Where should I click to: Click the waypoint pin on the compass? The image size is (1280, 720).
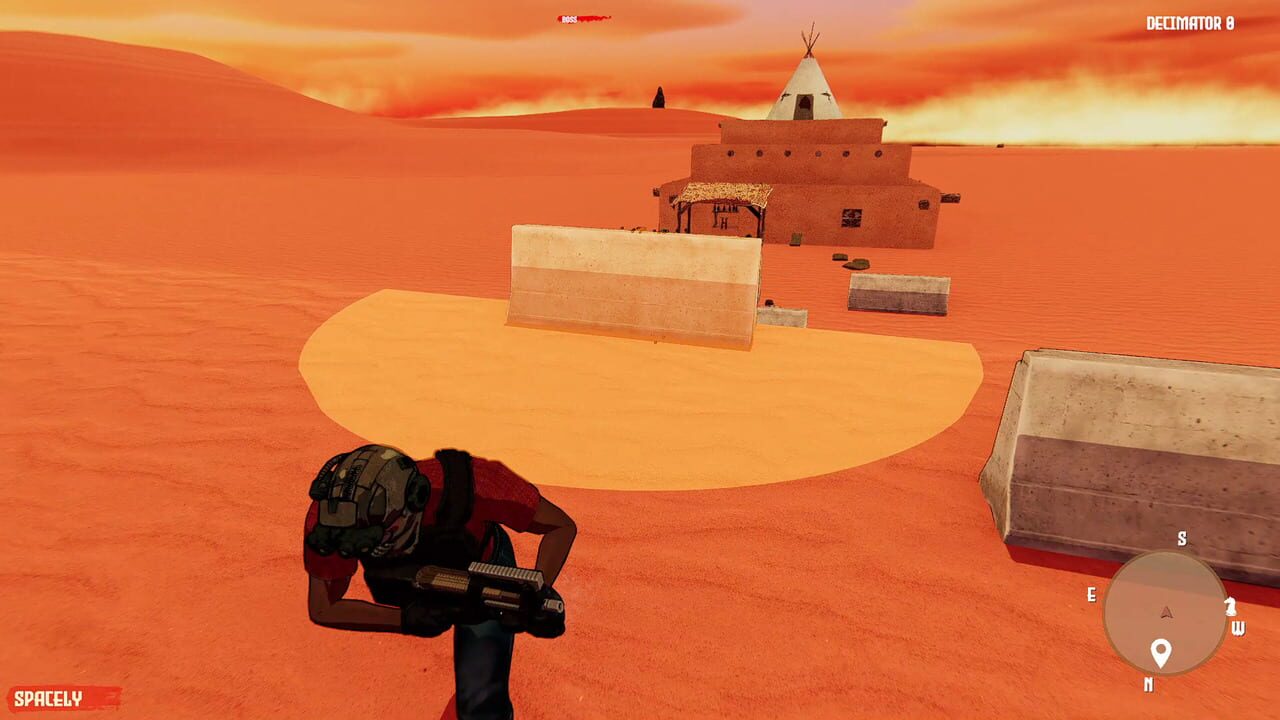coord(1160,652)
